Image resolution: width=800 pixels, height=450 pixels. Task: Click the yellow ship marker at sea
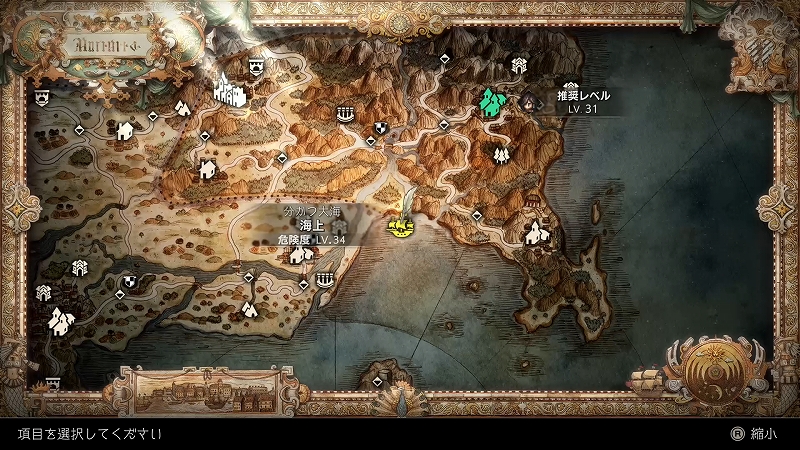(x=401, y=228)
